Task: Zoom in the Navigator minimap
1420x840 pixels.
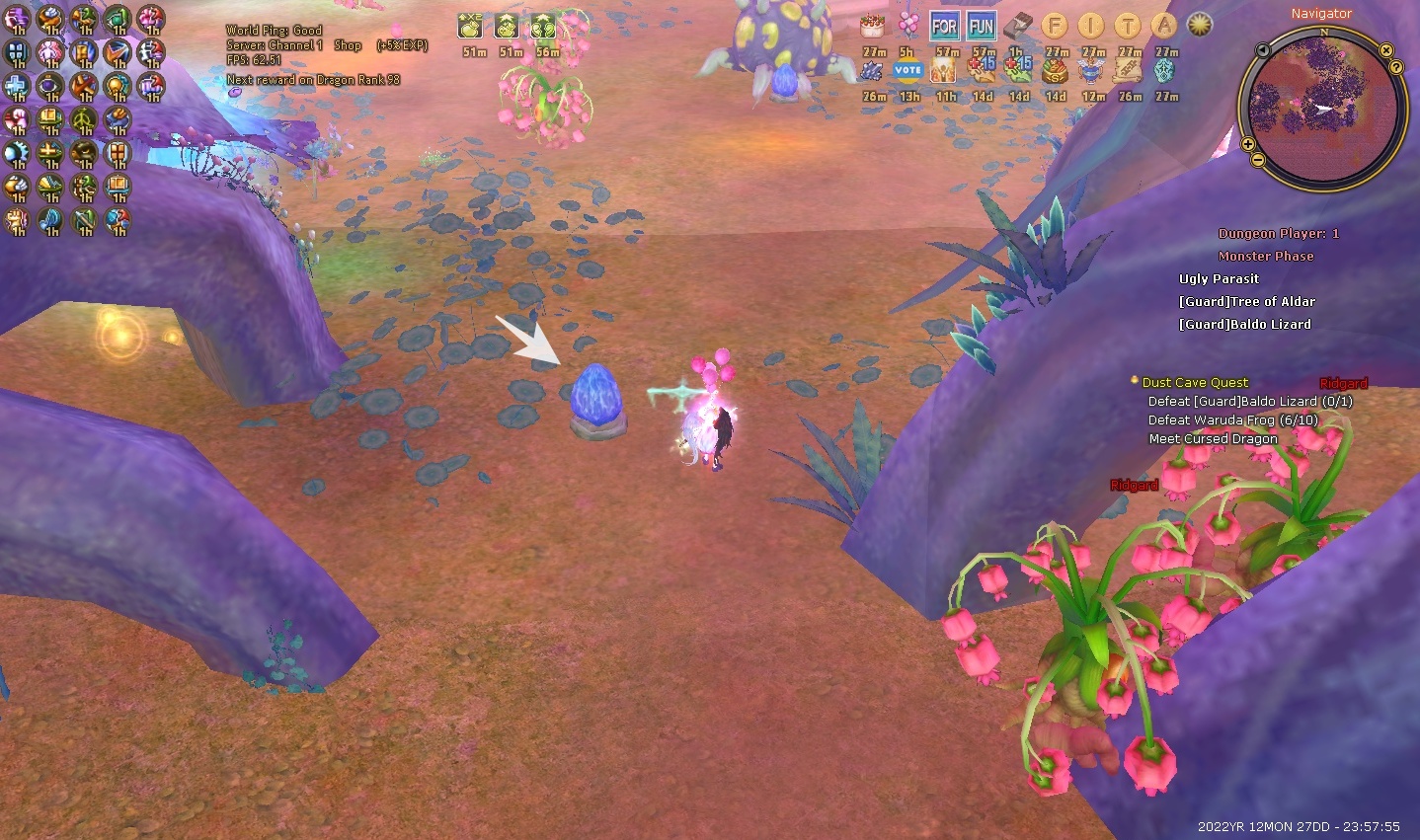Action: [x=1248, y=145]
